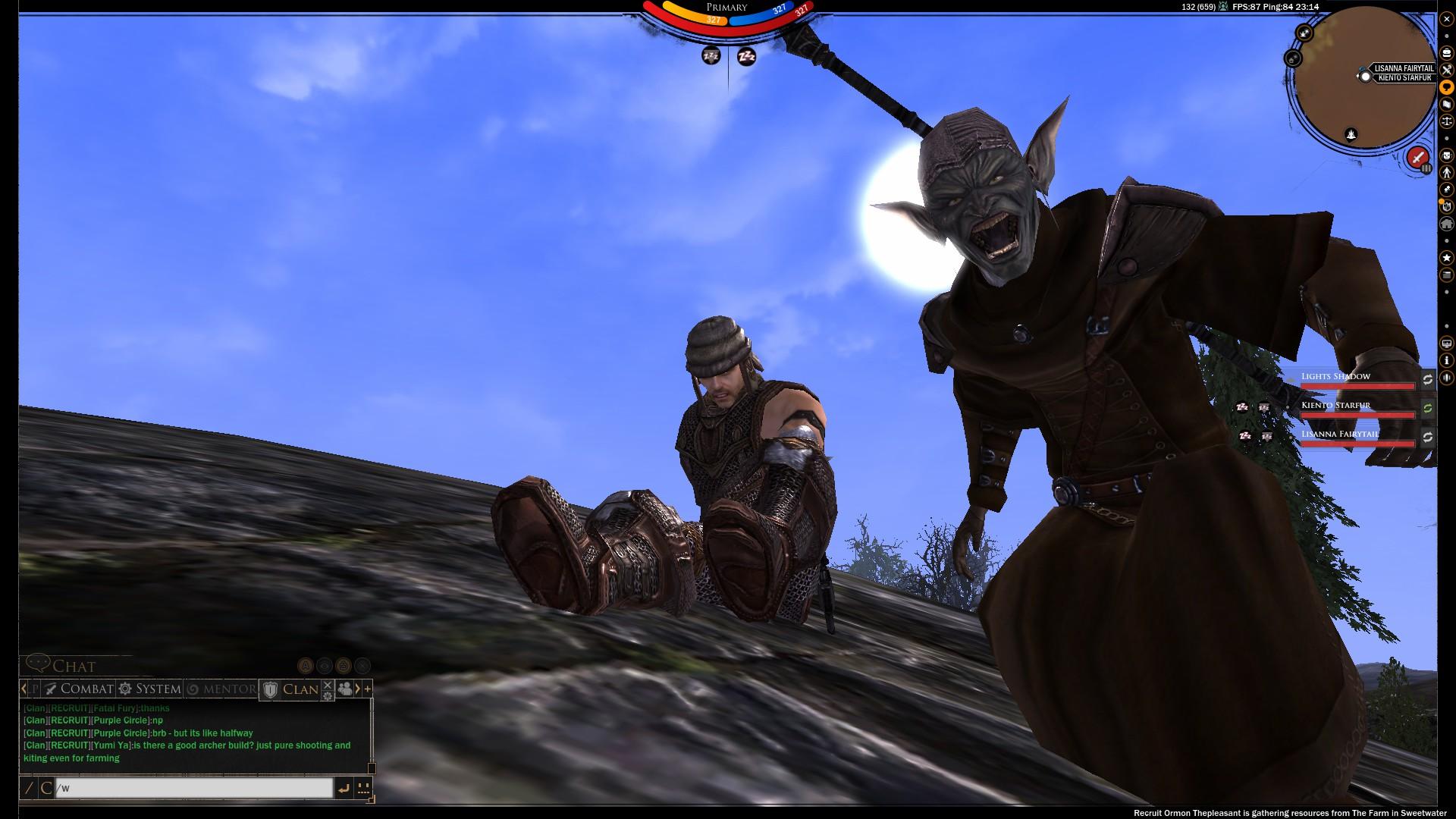
Task: Open the gear settings under the Clan tab
Action: click(x=328, y=696)
